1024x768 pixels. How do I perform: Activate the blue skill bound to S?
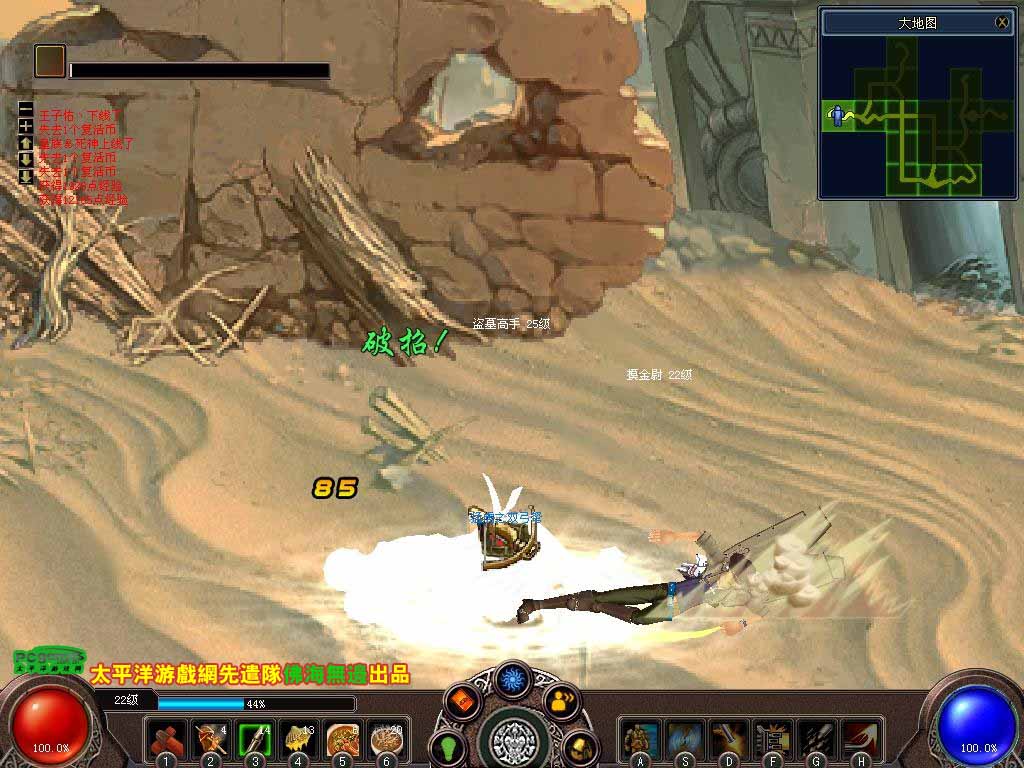coord(684,739)
